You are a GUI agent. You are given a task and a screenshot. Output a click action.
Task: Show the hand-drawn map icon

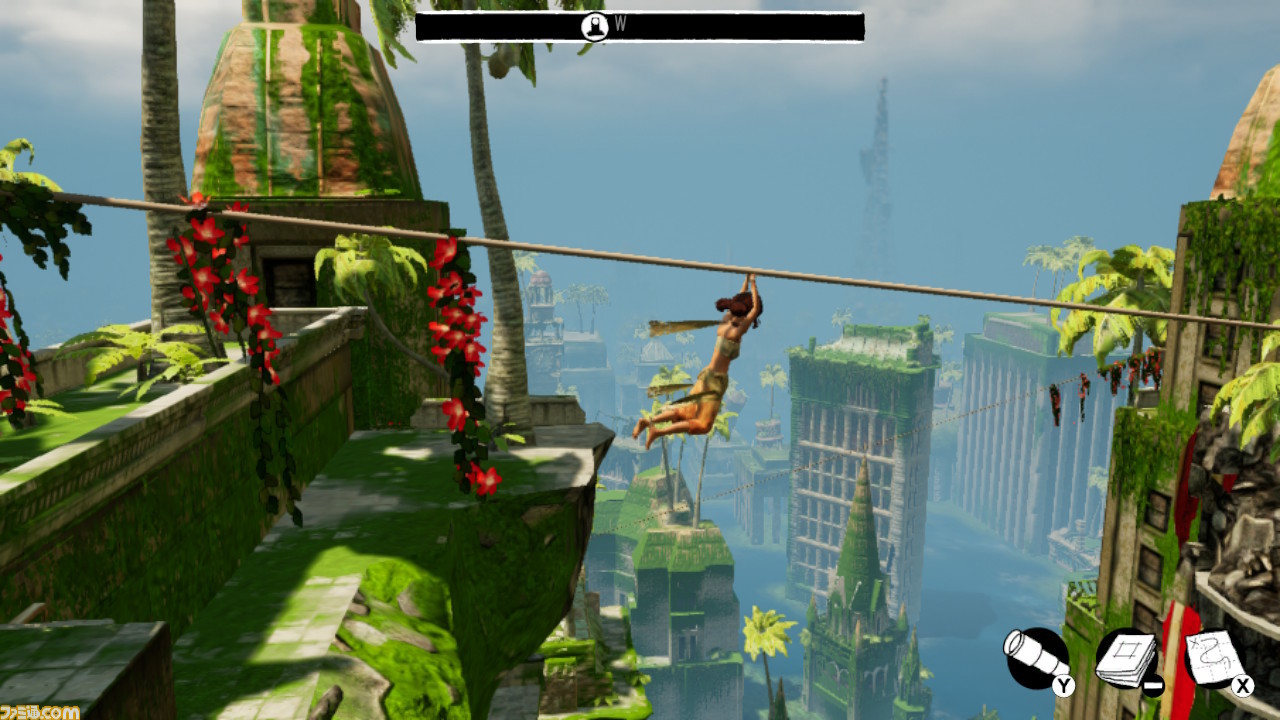pos(1215,657)
